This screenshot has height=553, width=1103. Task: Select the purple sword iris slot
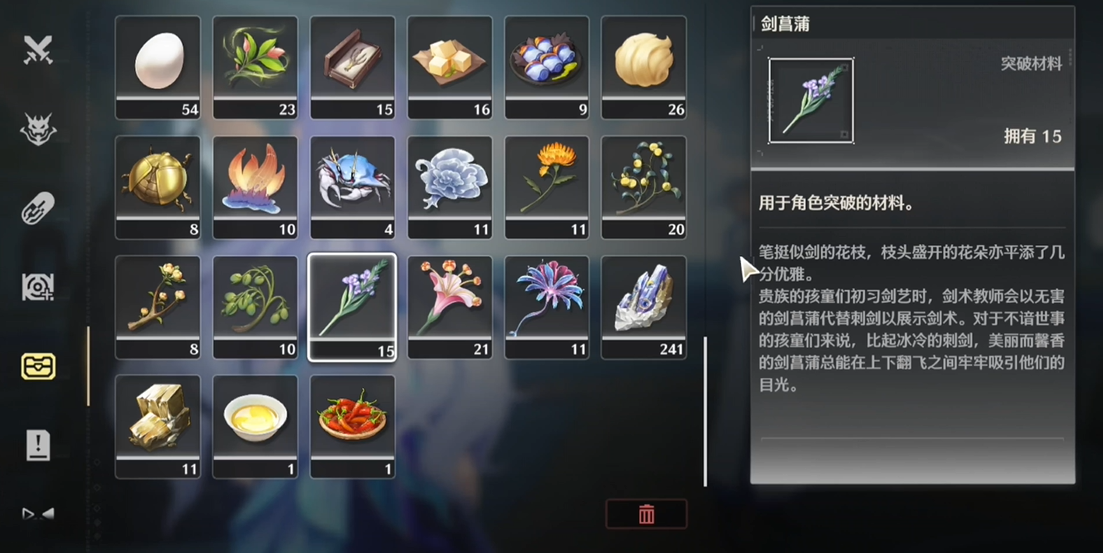tap(352, 306)
